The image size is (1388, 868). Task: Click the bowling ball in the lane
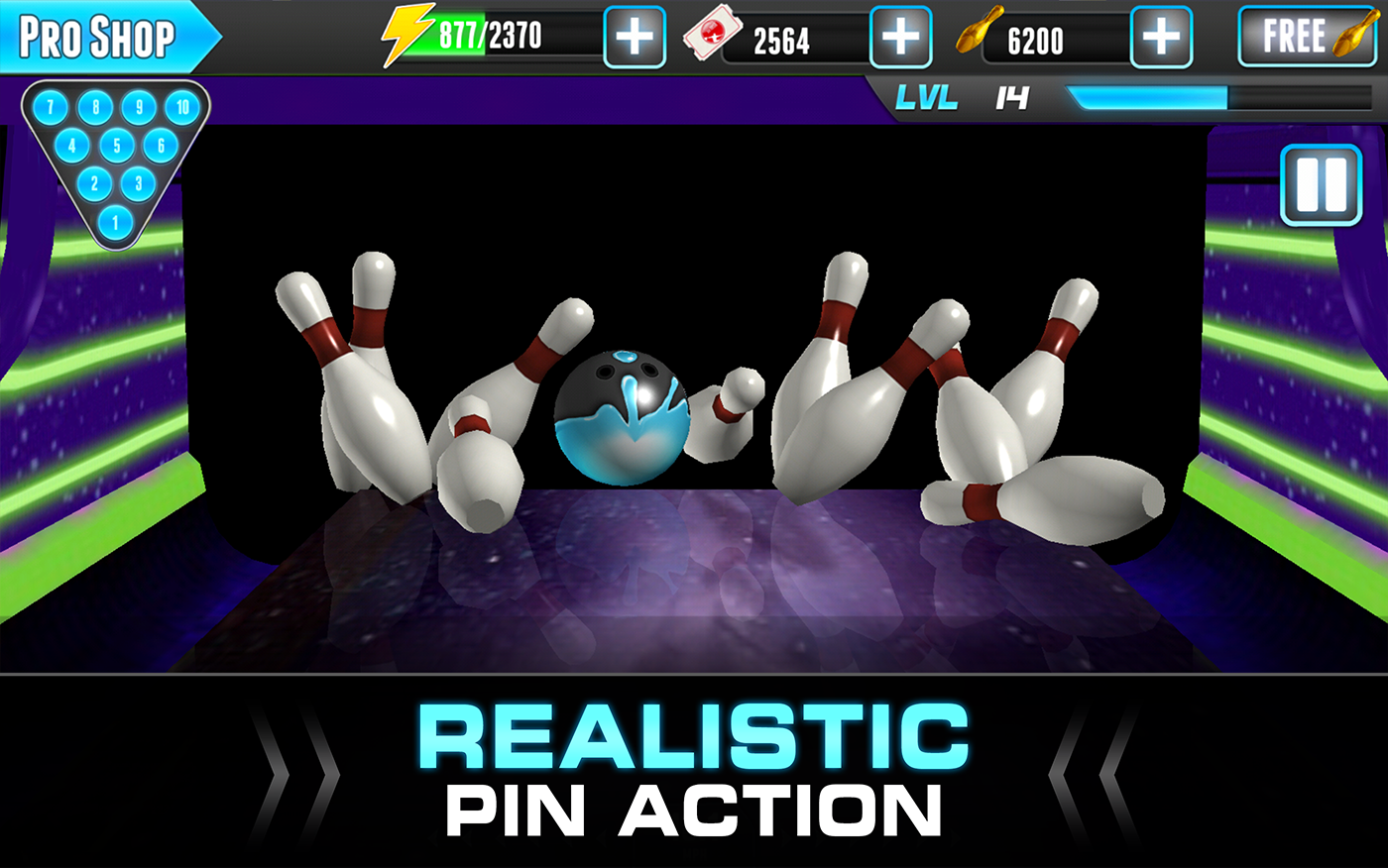click(620, 415)
